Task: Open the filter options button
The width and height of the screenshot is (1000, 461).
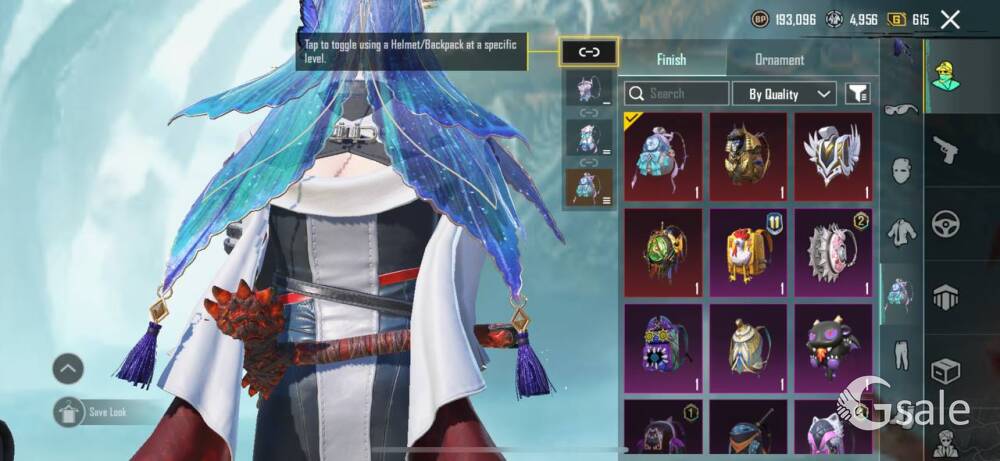Action: point(857,94)
